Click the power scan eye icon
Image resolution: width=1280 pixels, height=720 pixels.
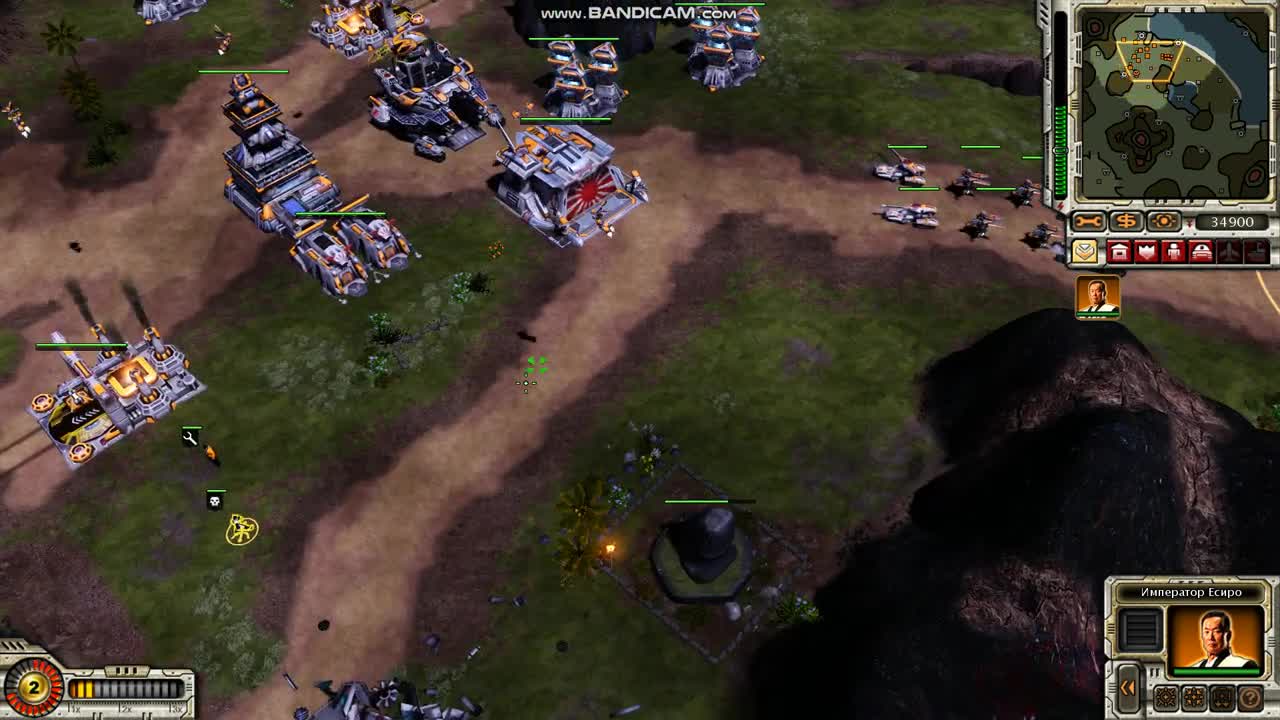coord(1163,220)
